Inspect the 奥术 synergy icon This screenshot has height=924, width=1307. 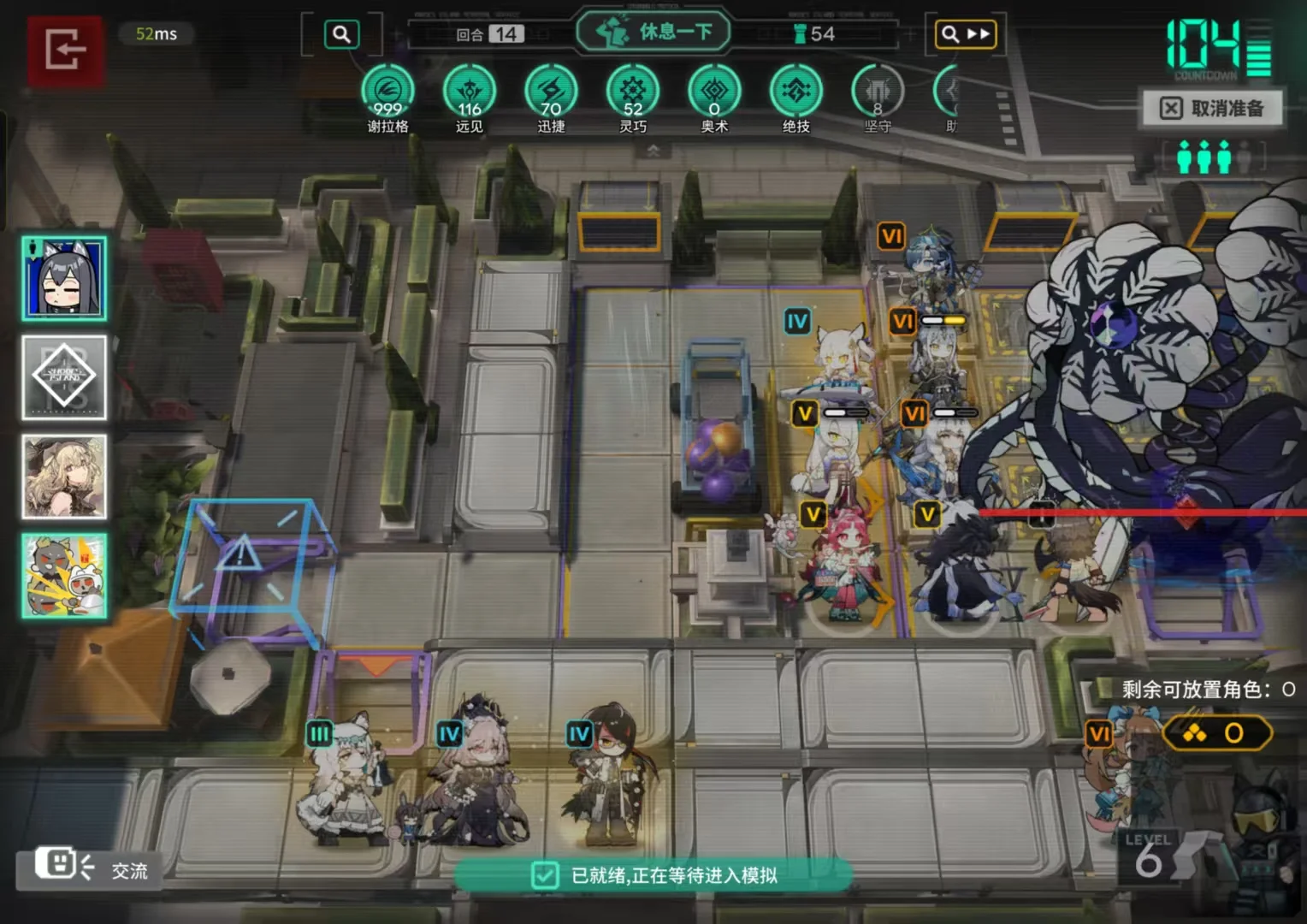coord(714,92)
